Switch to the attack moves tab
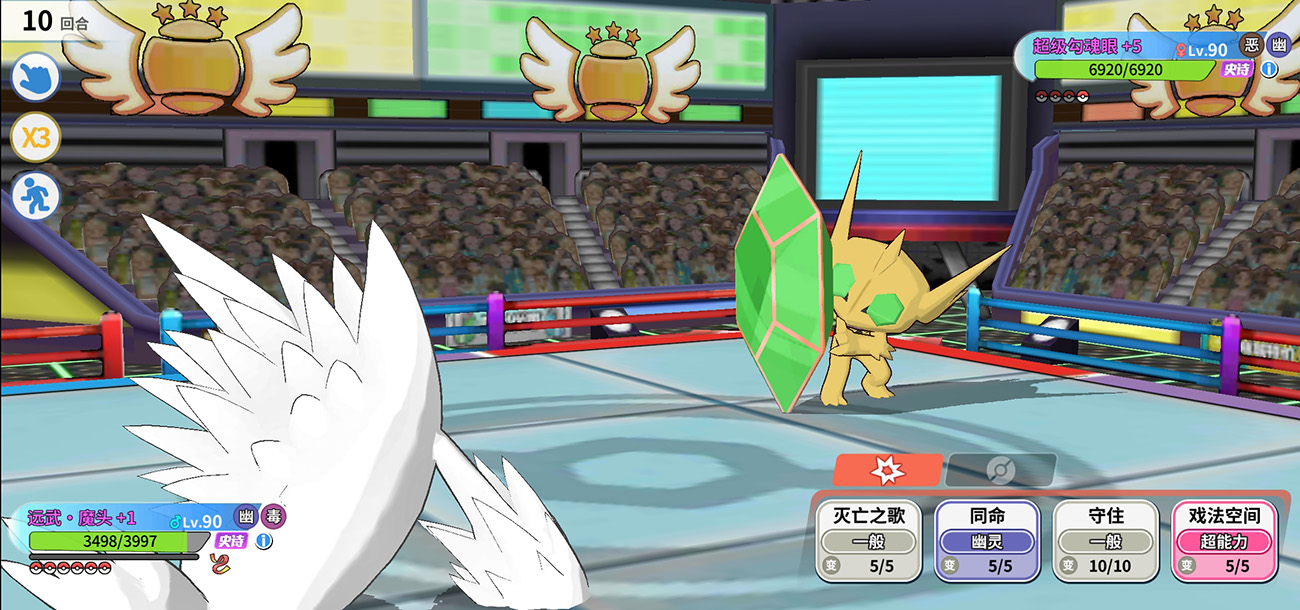Image resolution: width=1300 pixels, height=610 pixels. (x=888, y=470)
